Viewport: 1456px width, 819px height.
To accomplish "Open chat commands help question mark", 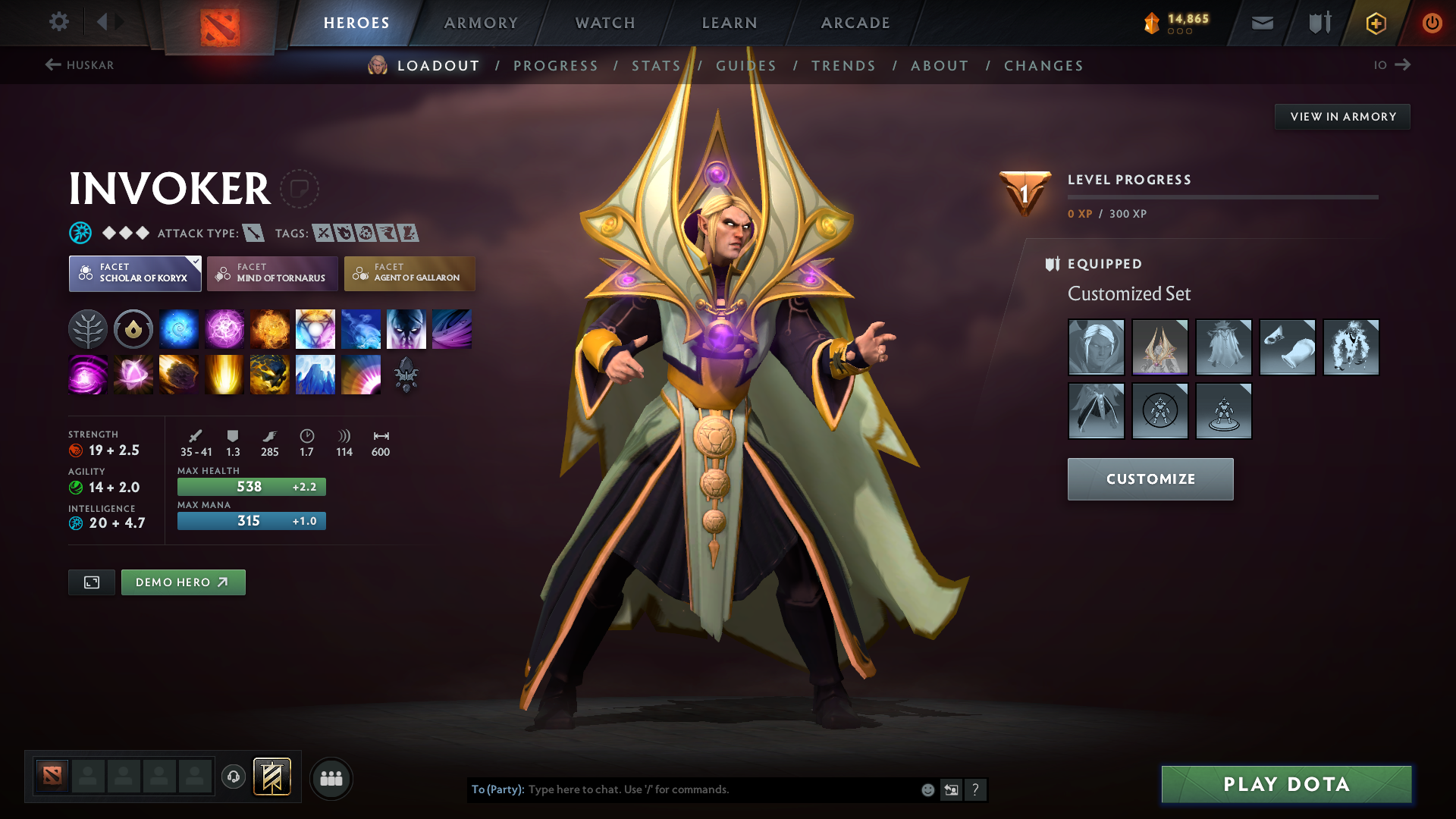I will pos(976,789).
